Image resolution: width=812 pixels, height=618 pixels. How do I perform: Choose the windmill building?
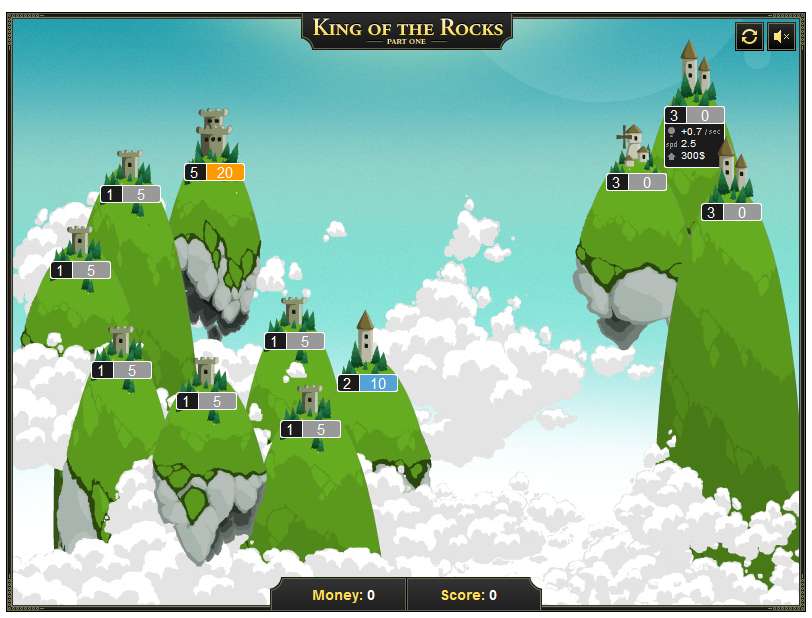(633, 148)
